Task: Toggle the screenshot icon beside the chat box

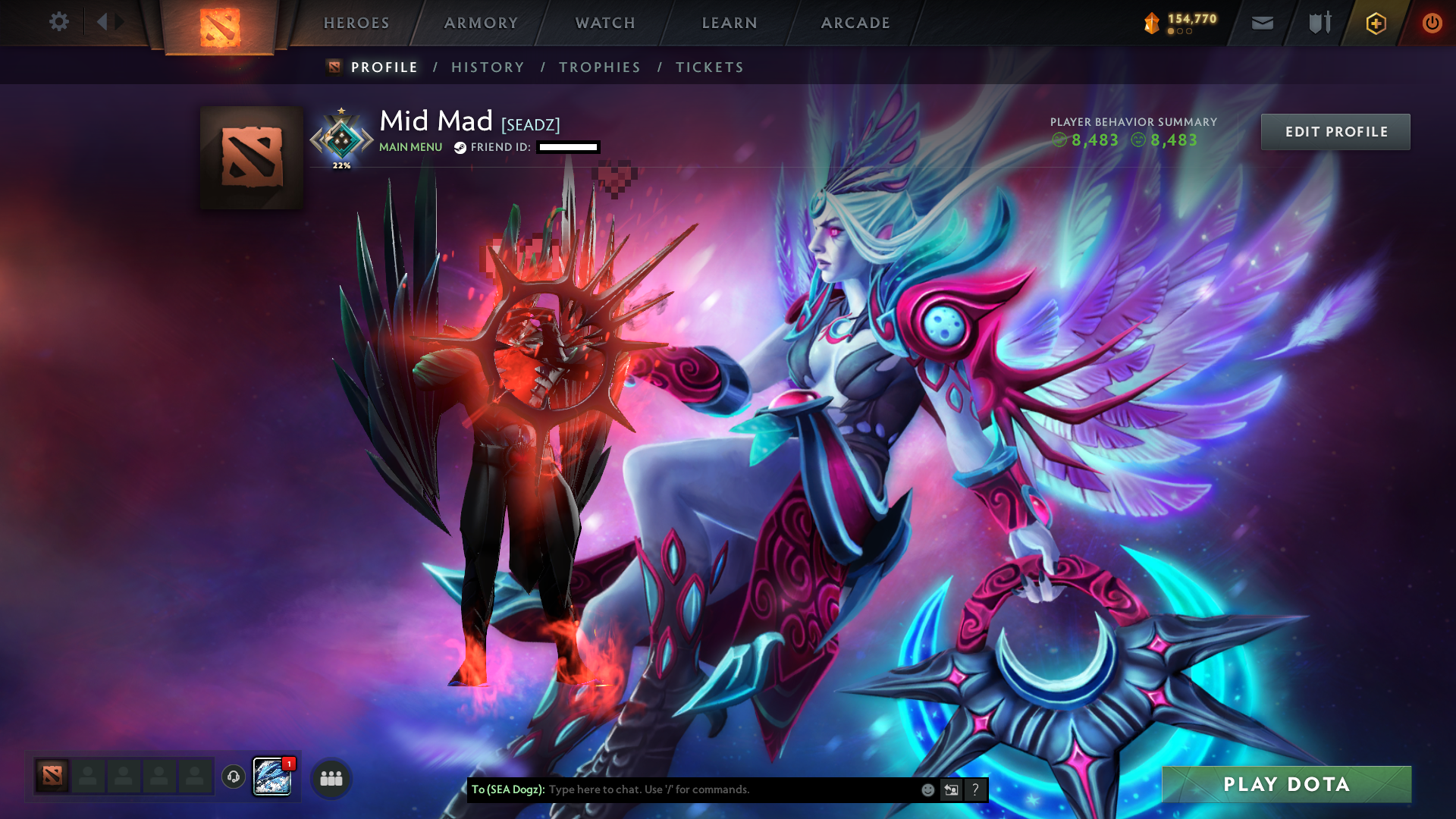Action: [x=951, y=789]
